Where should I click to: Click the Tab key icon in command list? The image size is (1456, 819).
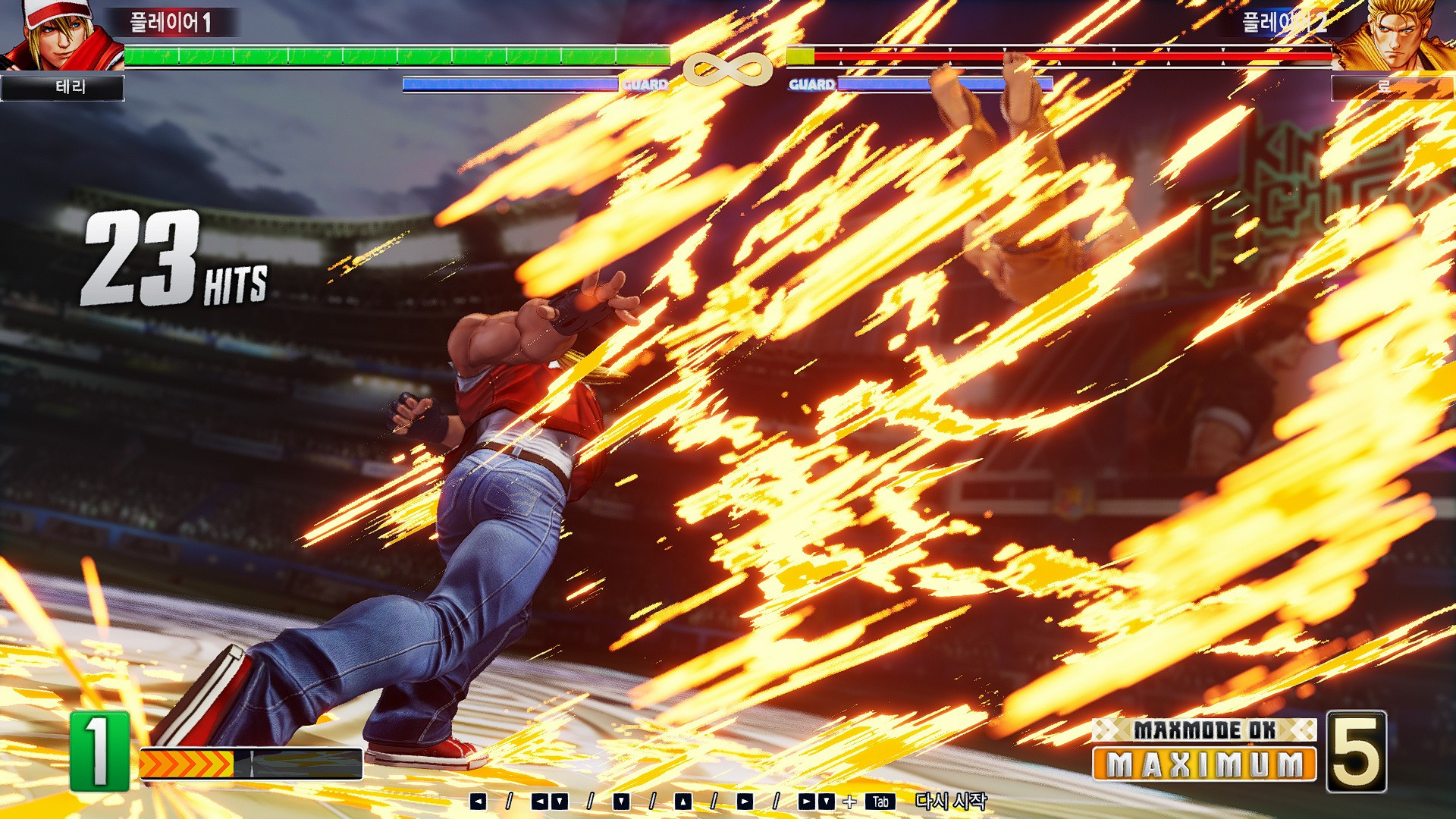click(x=882, y=800)
